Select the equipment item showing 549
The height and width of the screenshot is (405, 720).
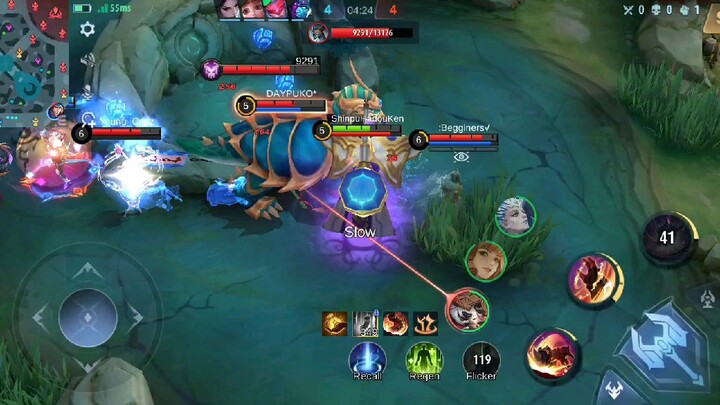[x=364, y=323]
